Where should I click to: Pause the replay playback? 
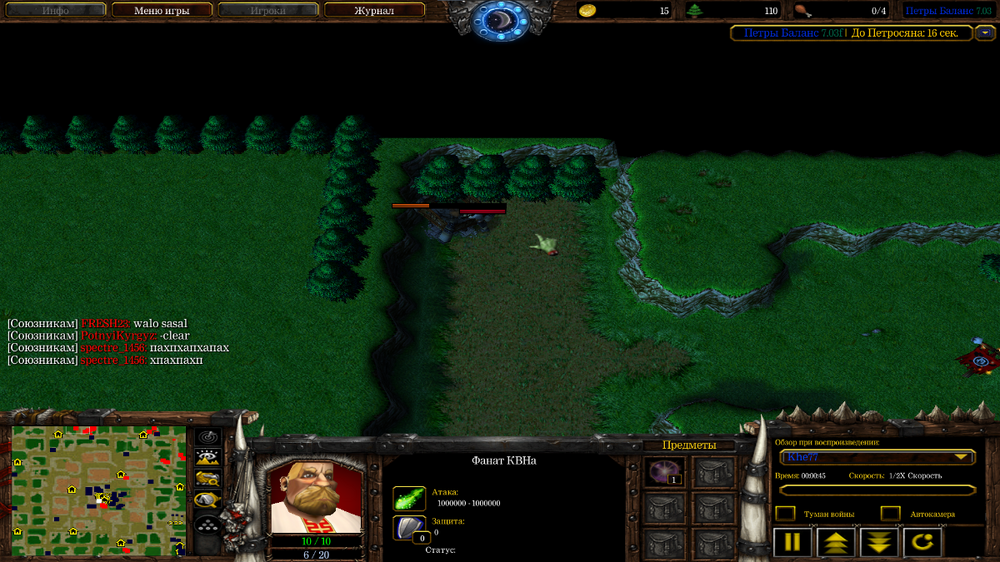click(792, 543)
